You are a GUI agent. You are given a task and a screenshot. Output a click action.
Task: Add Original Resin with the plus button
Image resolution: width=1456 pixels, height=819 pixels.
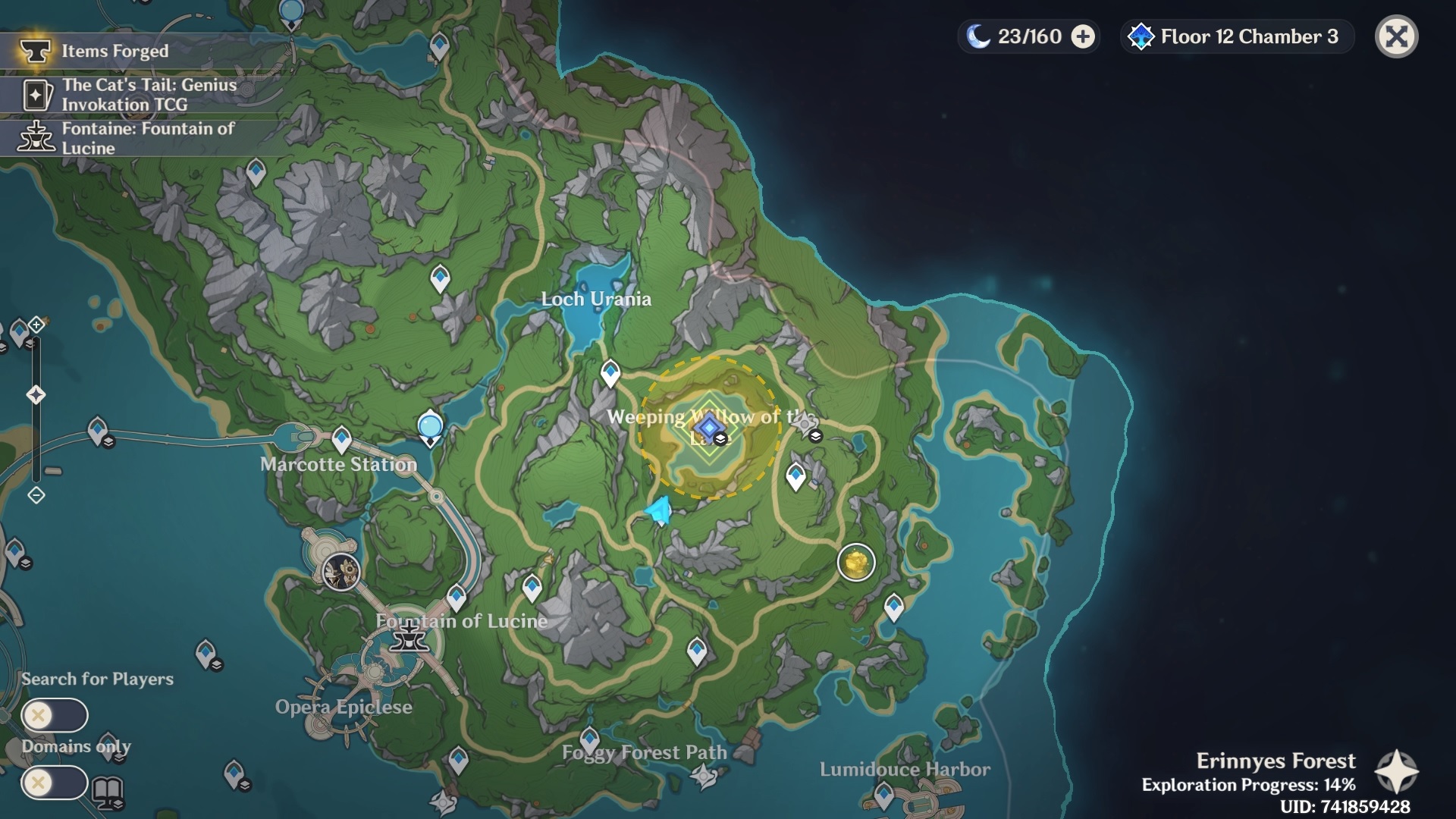pyautogui.click(x=1083, y=36)
